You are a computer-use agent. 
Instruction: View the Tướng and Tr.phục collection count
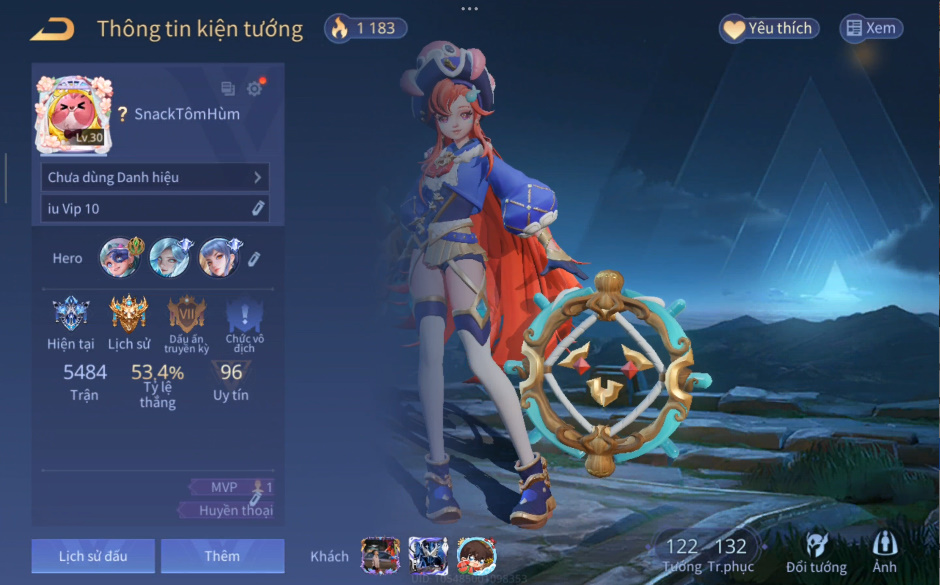point(706,552)
